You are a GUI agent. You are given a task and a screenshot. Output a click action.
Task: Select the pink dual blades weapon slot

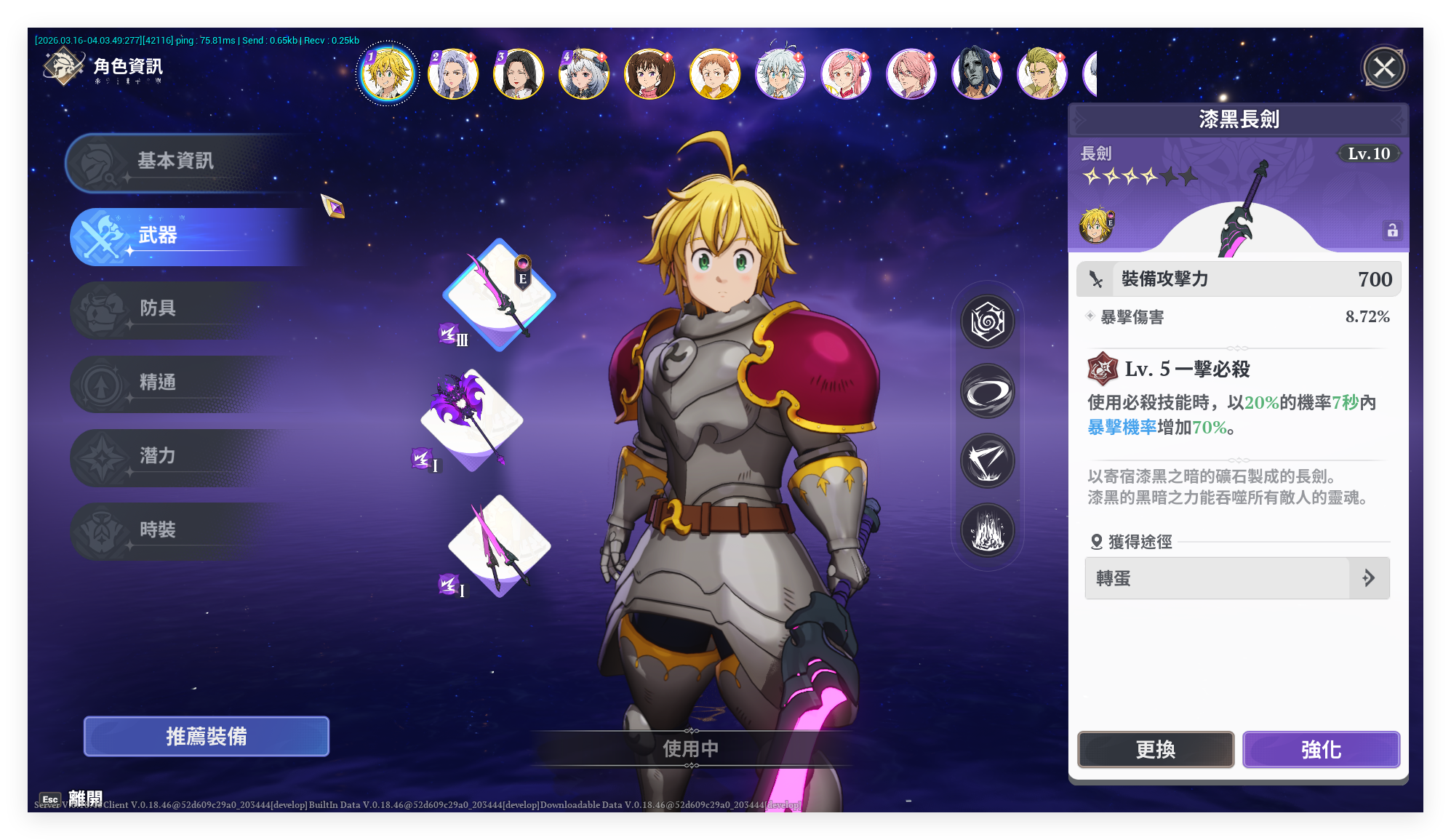[499, 545]
